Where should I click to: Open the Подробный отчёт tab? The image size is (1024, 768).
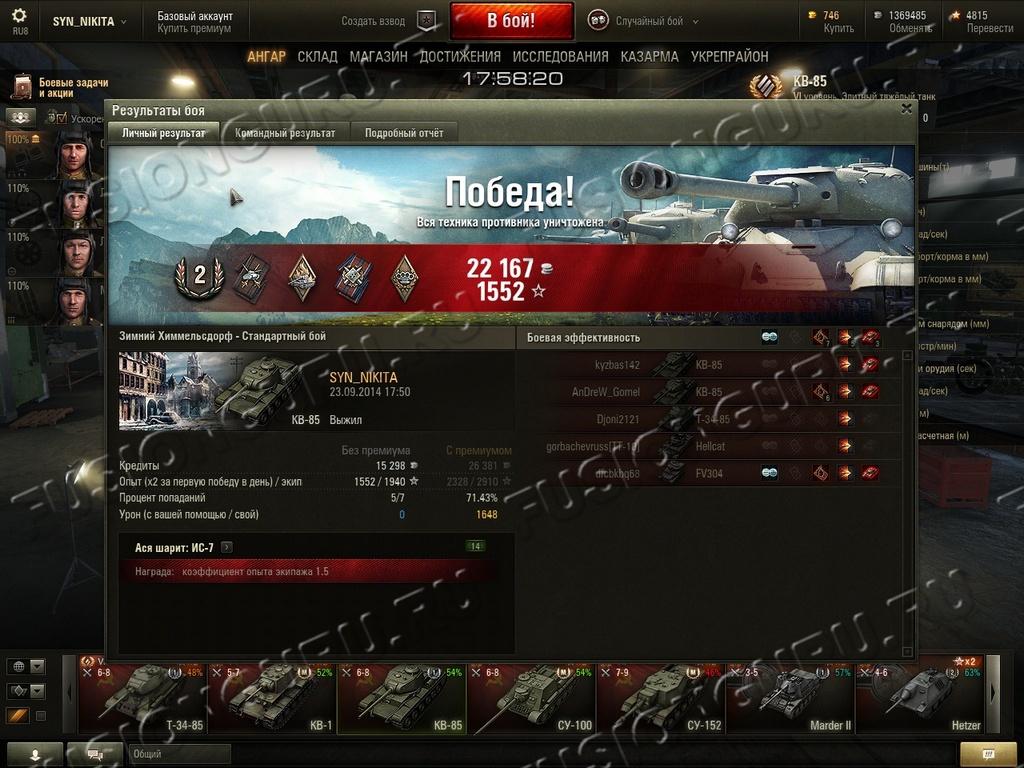pos(404,132)
